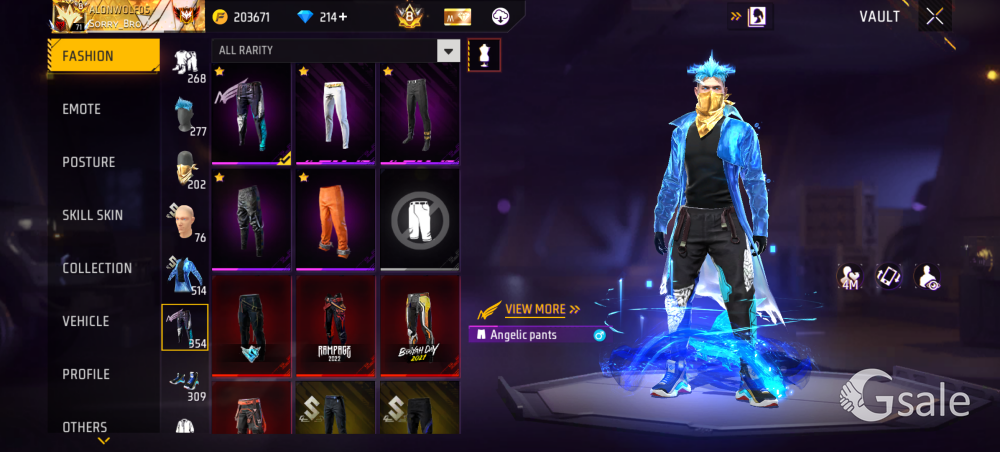Select the Fashion tab
Image resolution: width=1000 pixels, height=452 pixels.
pyautogui.click(x=103, y=56)
